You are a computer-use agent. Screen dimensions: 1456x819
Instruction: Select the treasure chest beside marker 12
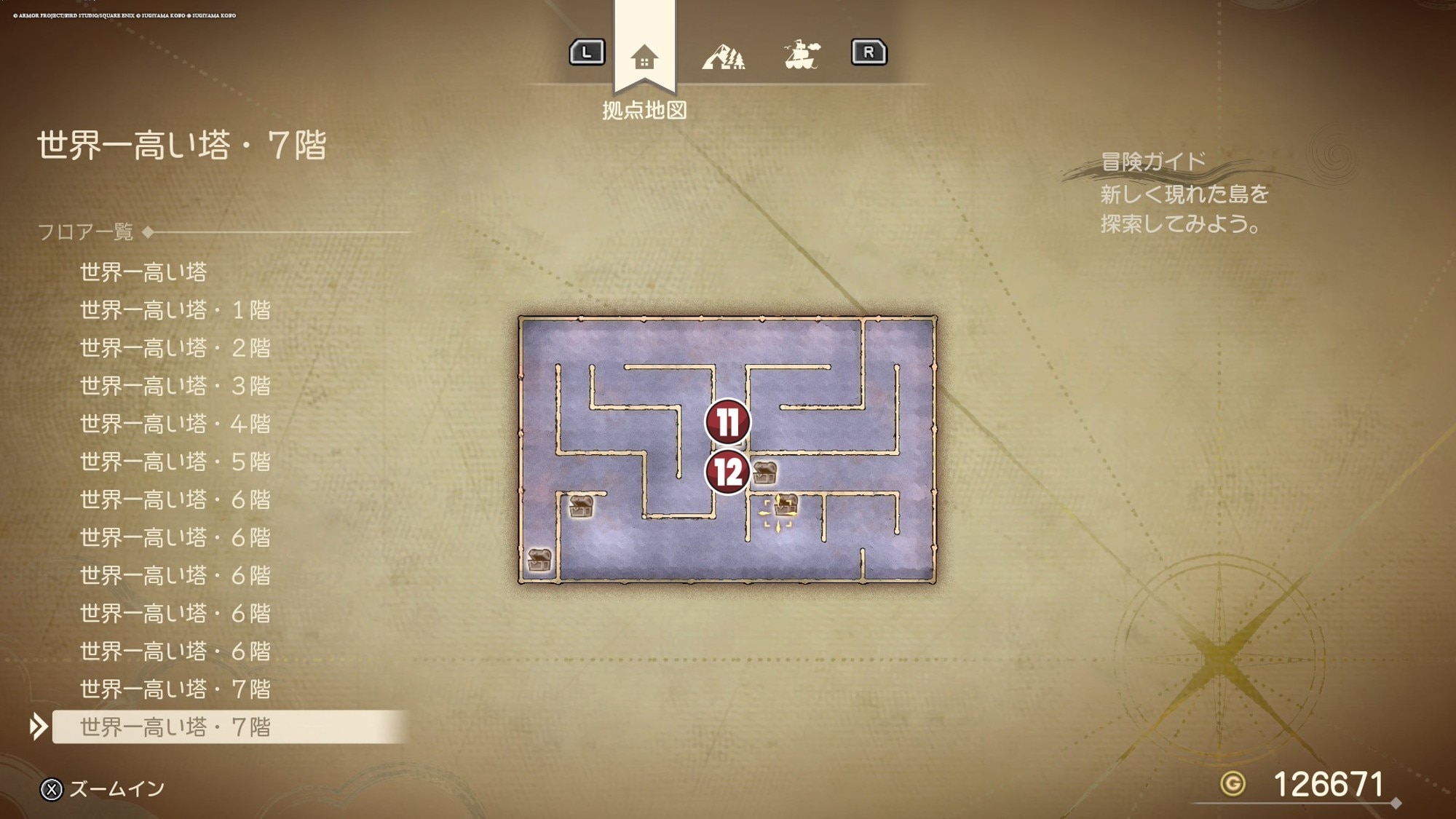click(x=764, y=472)
